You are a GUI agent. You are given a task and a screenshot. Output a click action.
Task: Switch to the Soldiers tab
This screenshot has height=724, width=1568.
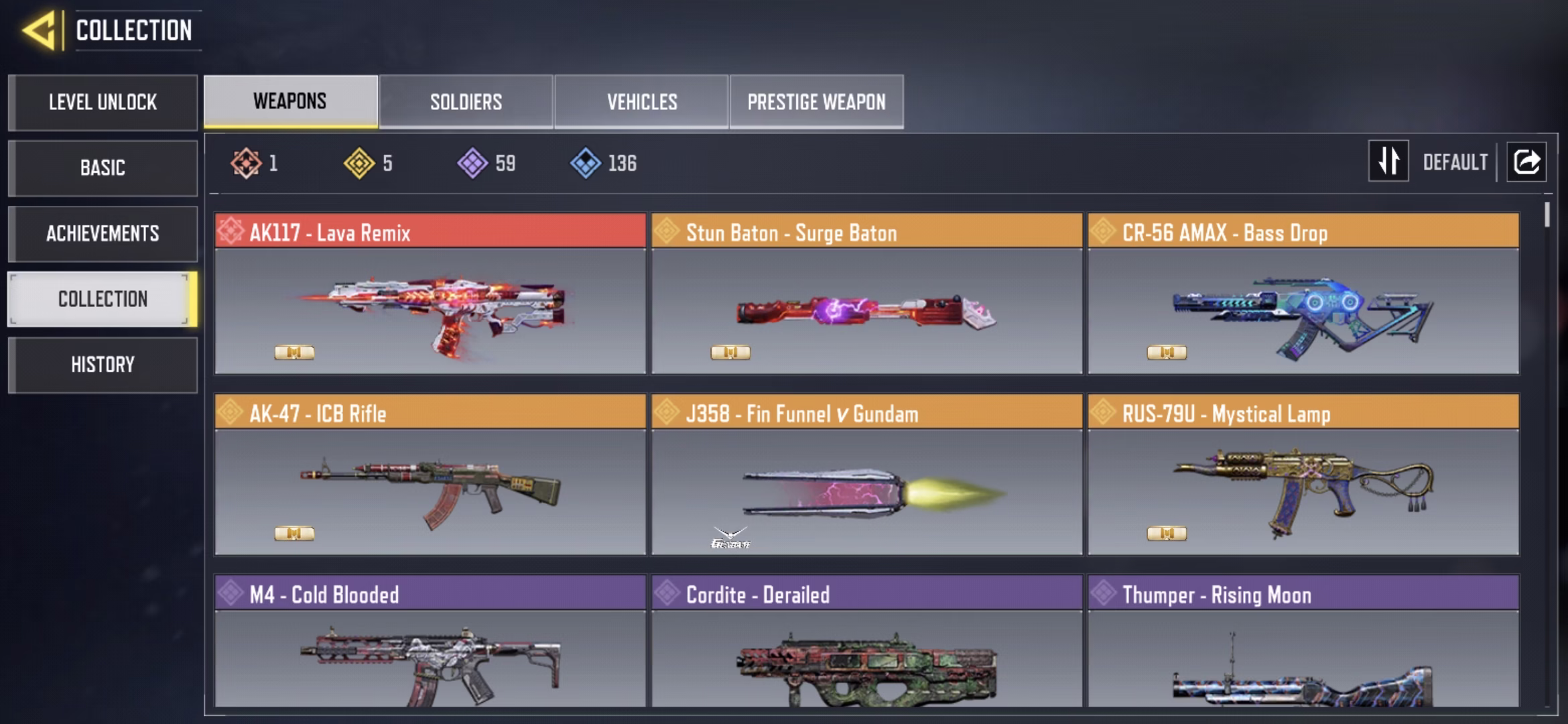pos(466,102)
